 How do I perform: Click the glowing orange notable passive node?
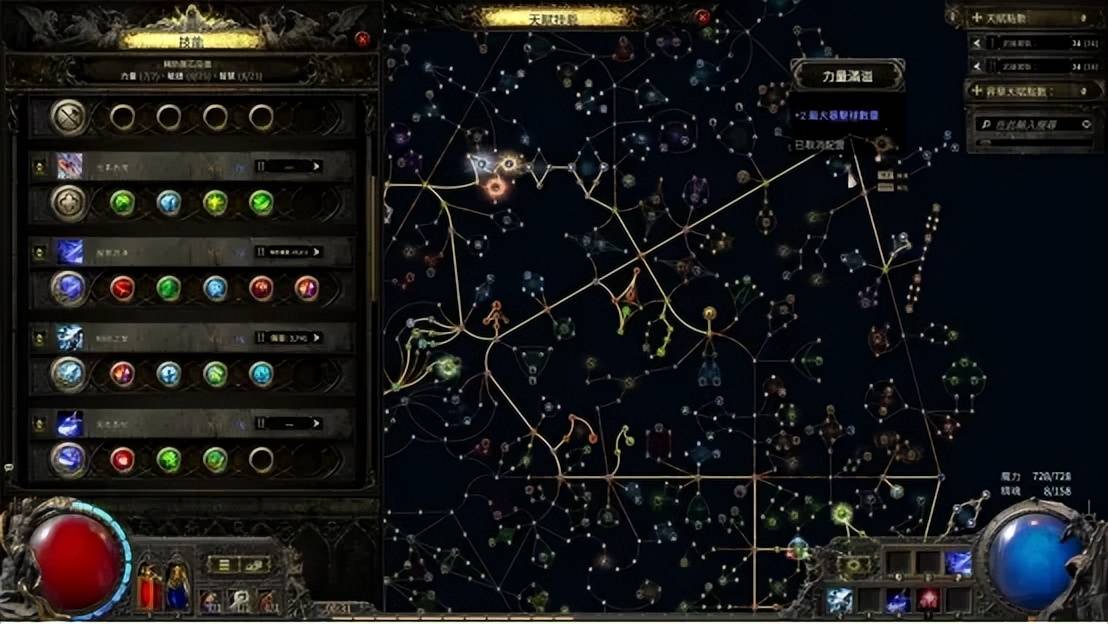(495, 185)
